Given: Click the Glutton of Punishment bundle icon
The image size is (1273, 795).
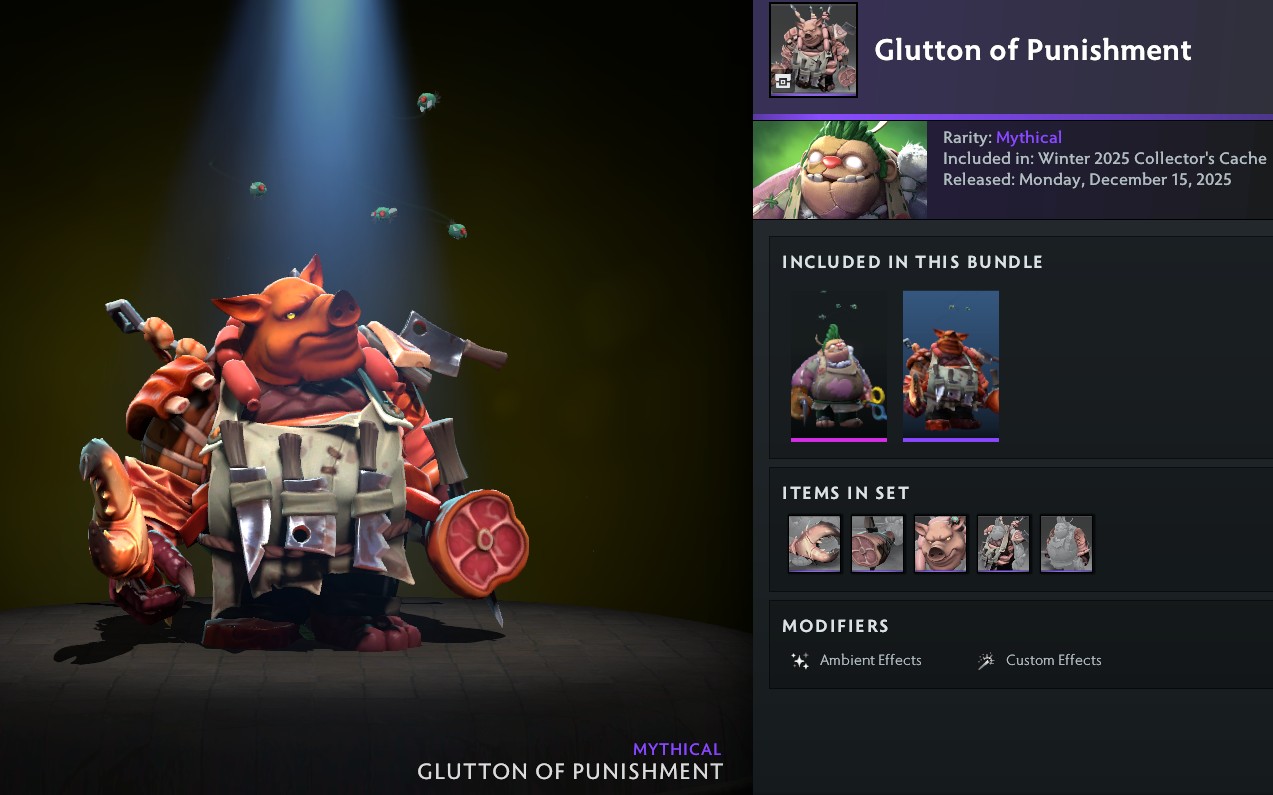Looking at the screenshot, I should pos(813,50).
